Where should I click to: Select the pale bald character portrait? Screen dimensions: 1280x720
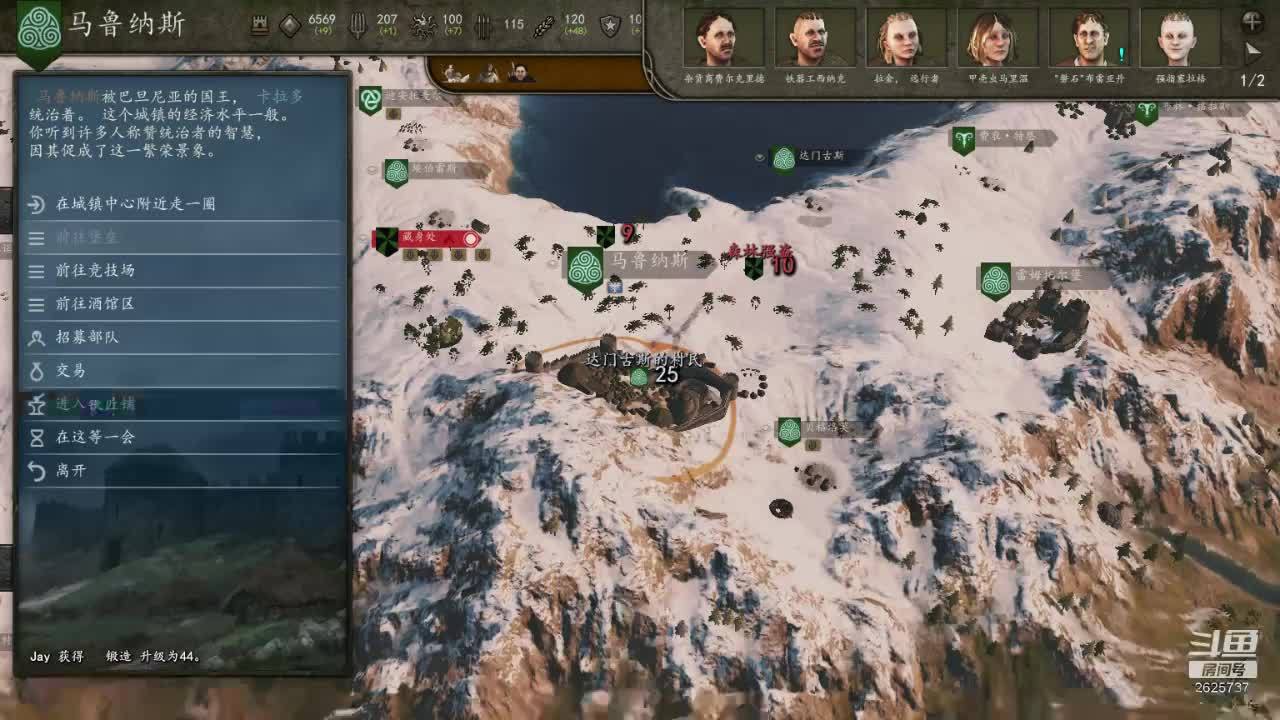point(1180,40)
